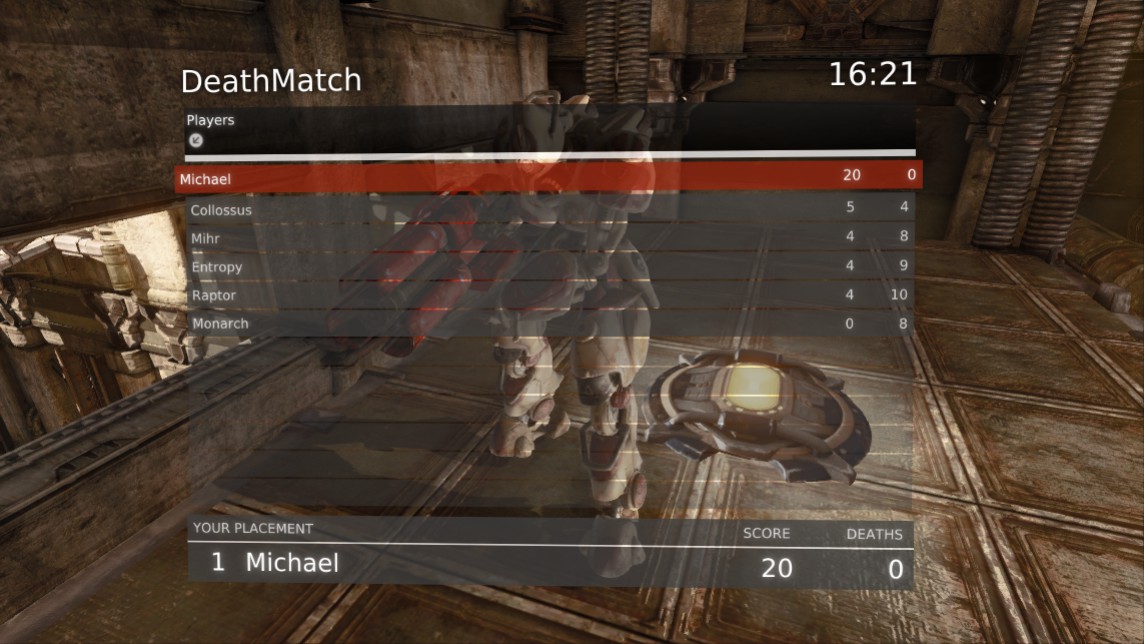Select the Monarch player row
The height and width of the screenshot is (644, 1144).
click(548, 323)
